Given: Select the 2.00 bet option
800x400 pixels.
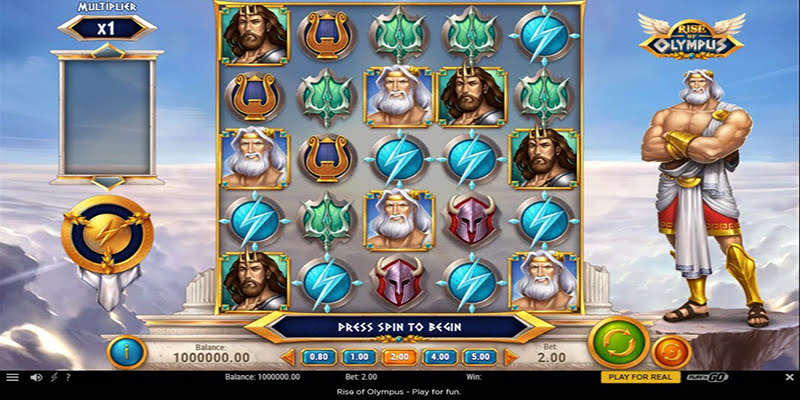Looking at the screenshot, I should click(x=399, y=356).
